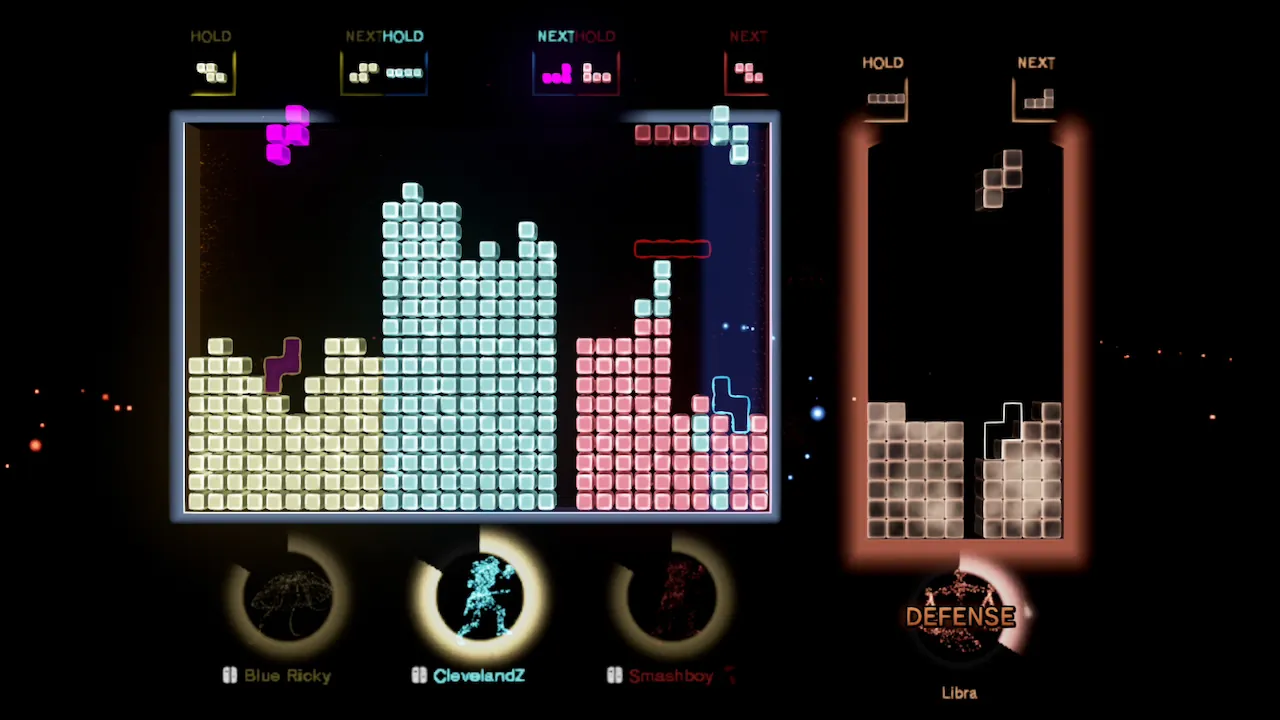Image resolution: width=1280 pixels, height=720 pixels.
Task: Click the Smashboy player name
Action: (x=670, y=675)
